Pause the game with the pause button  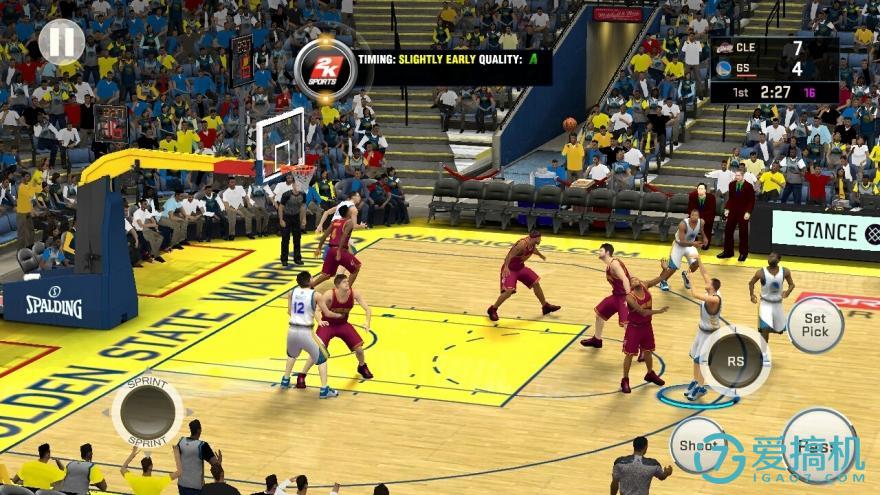click(62, 41)
